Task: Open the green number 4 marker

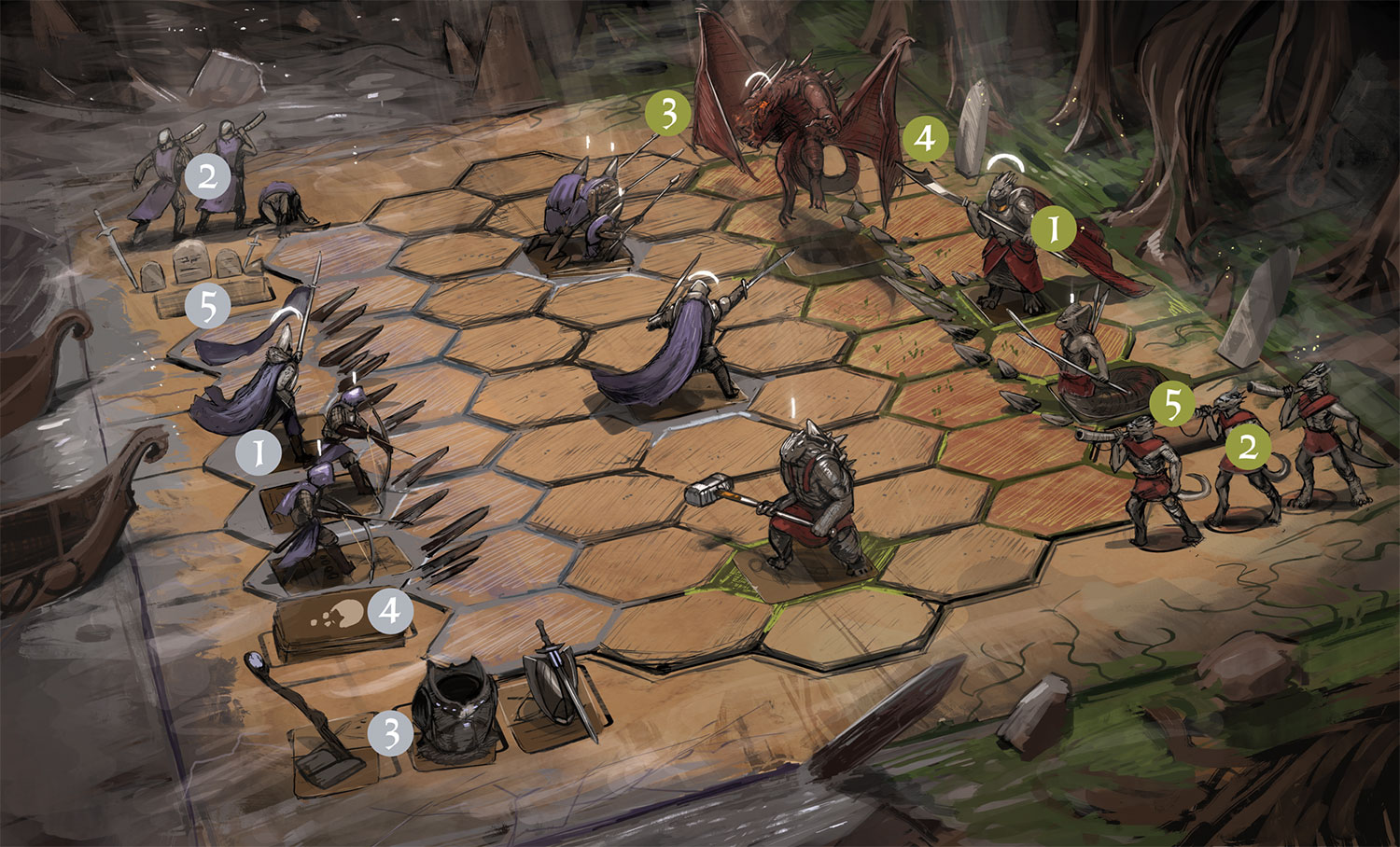Action: click(925, 139)
